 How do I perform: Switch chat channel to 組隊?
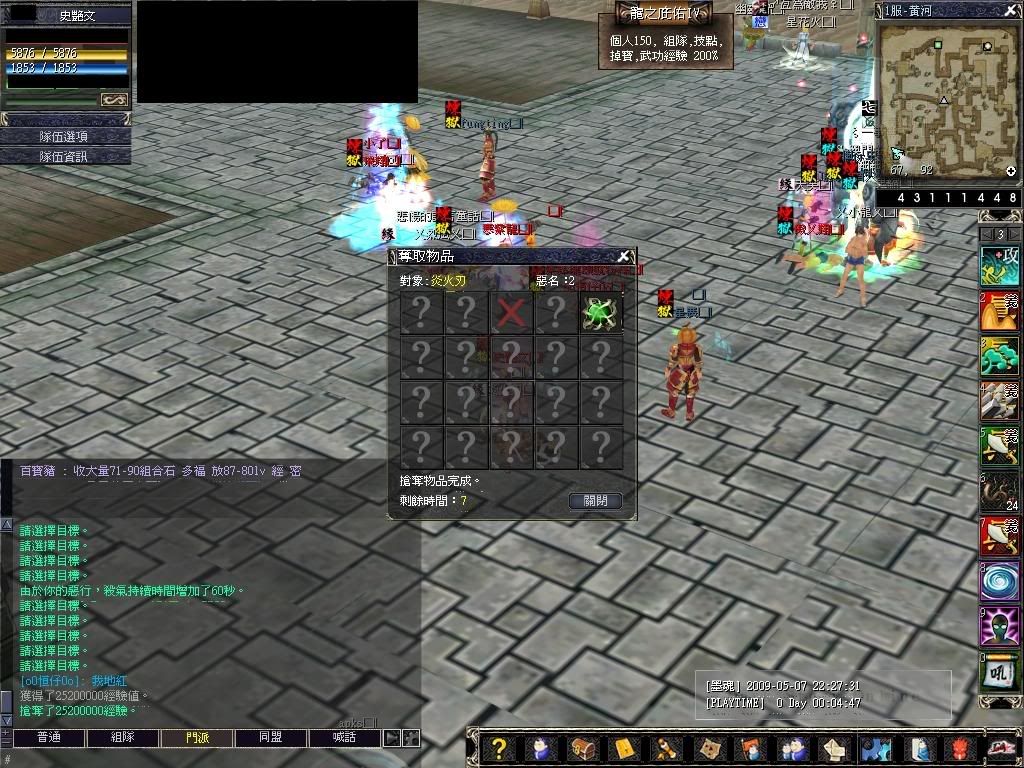pos(122,738)
